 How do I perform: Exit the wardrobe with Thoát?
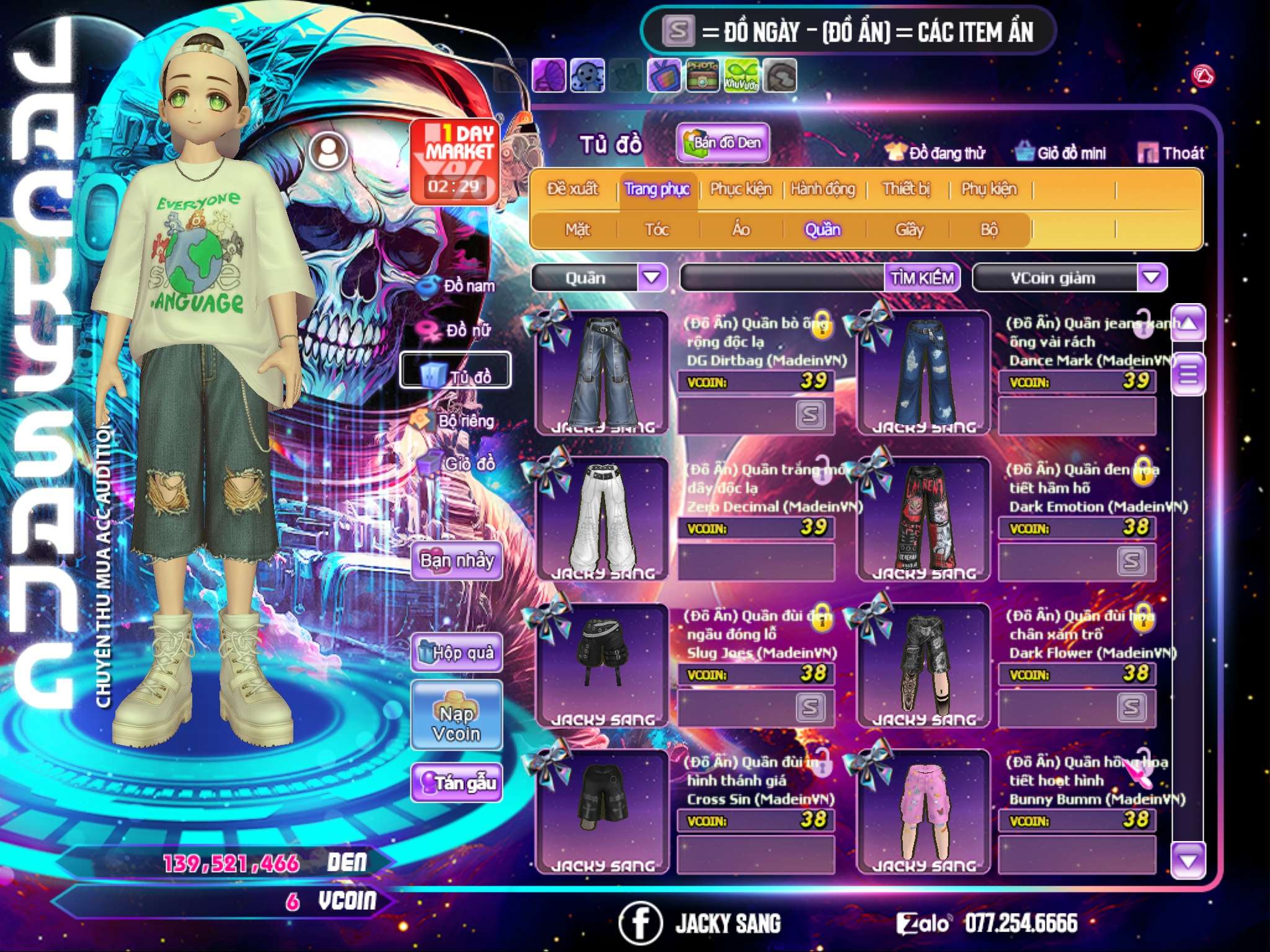coord(1171,153)
